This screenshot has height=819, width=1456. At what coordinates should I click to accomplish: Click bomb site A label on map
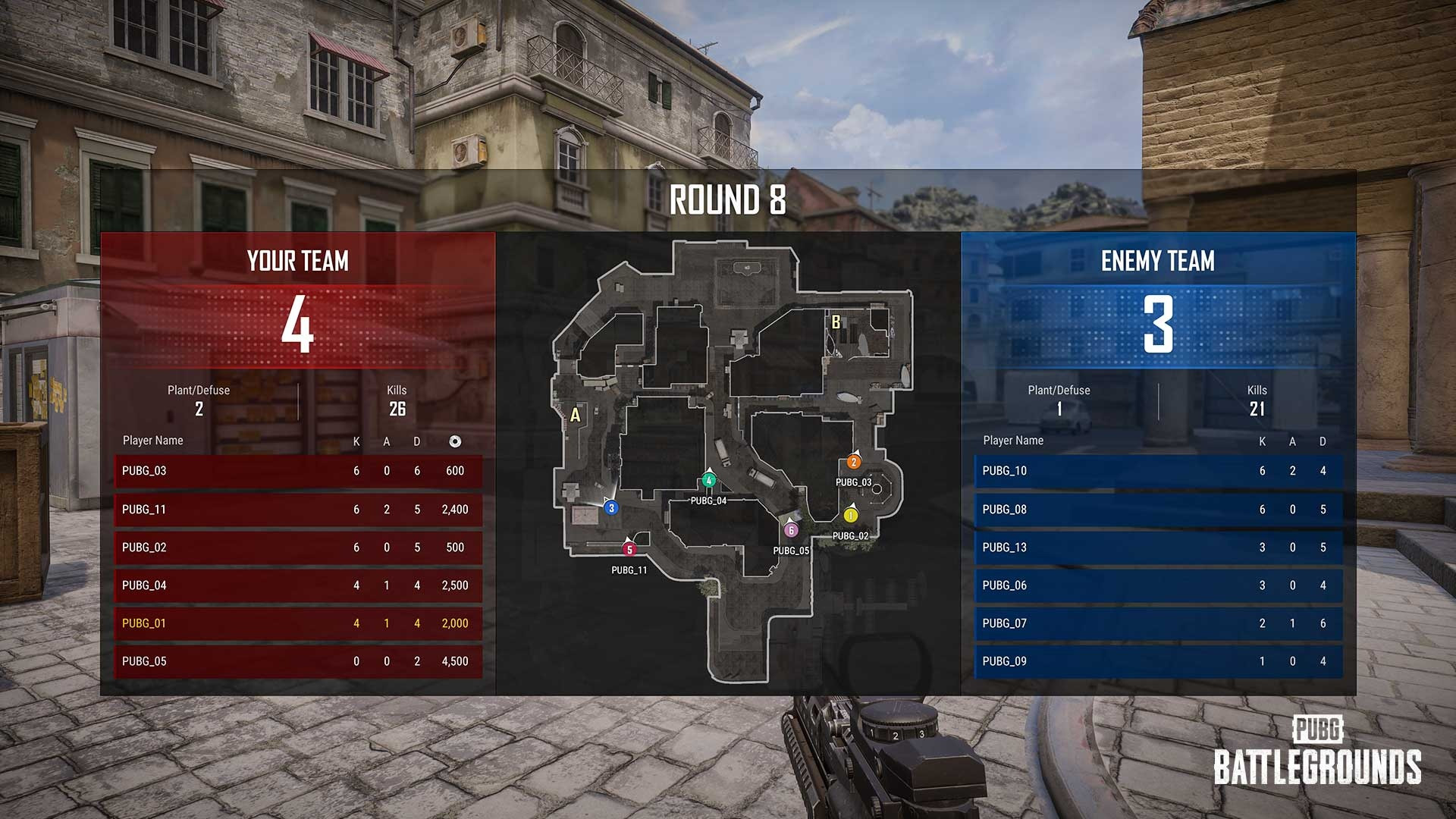(576, 415)
